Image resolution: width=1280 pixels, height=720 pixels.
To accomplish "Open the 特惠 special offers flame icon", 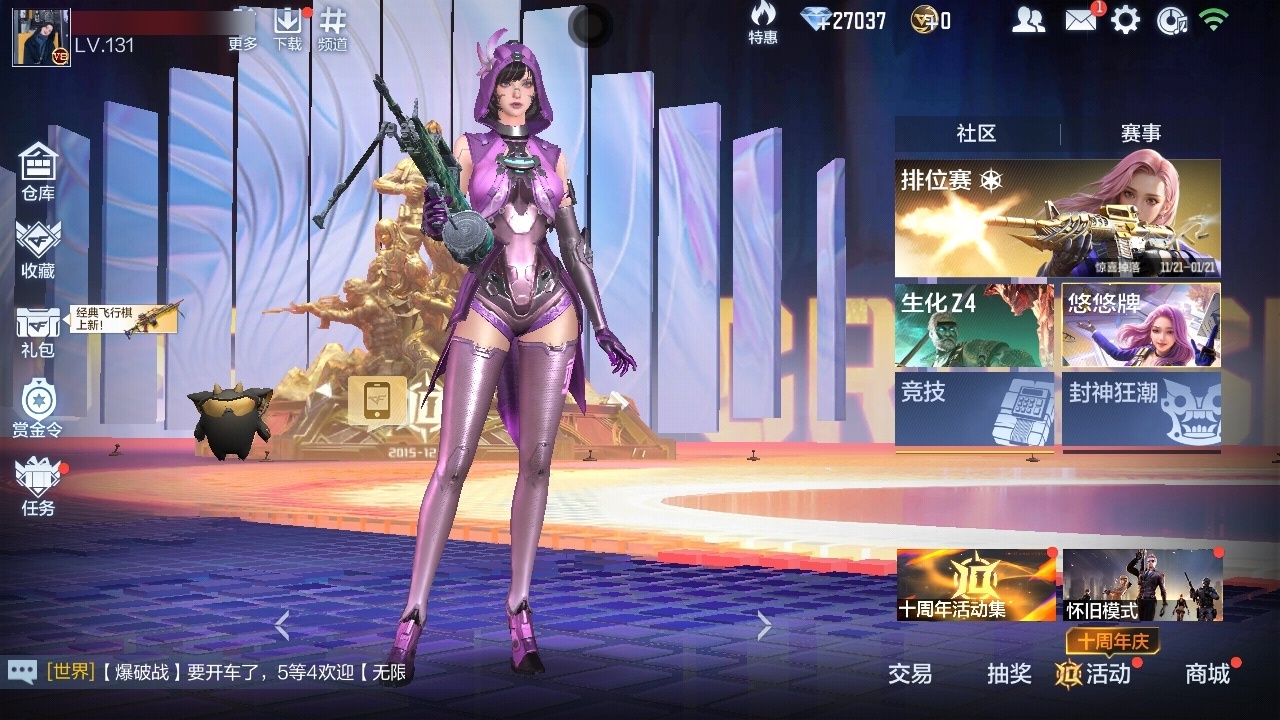I will (x=763, y=23).
